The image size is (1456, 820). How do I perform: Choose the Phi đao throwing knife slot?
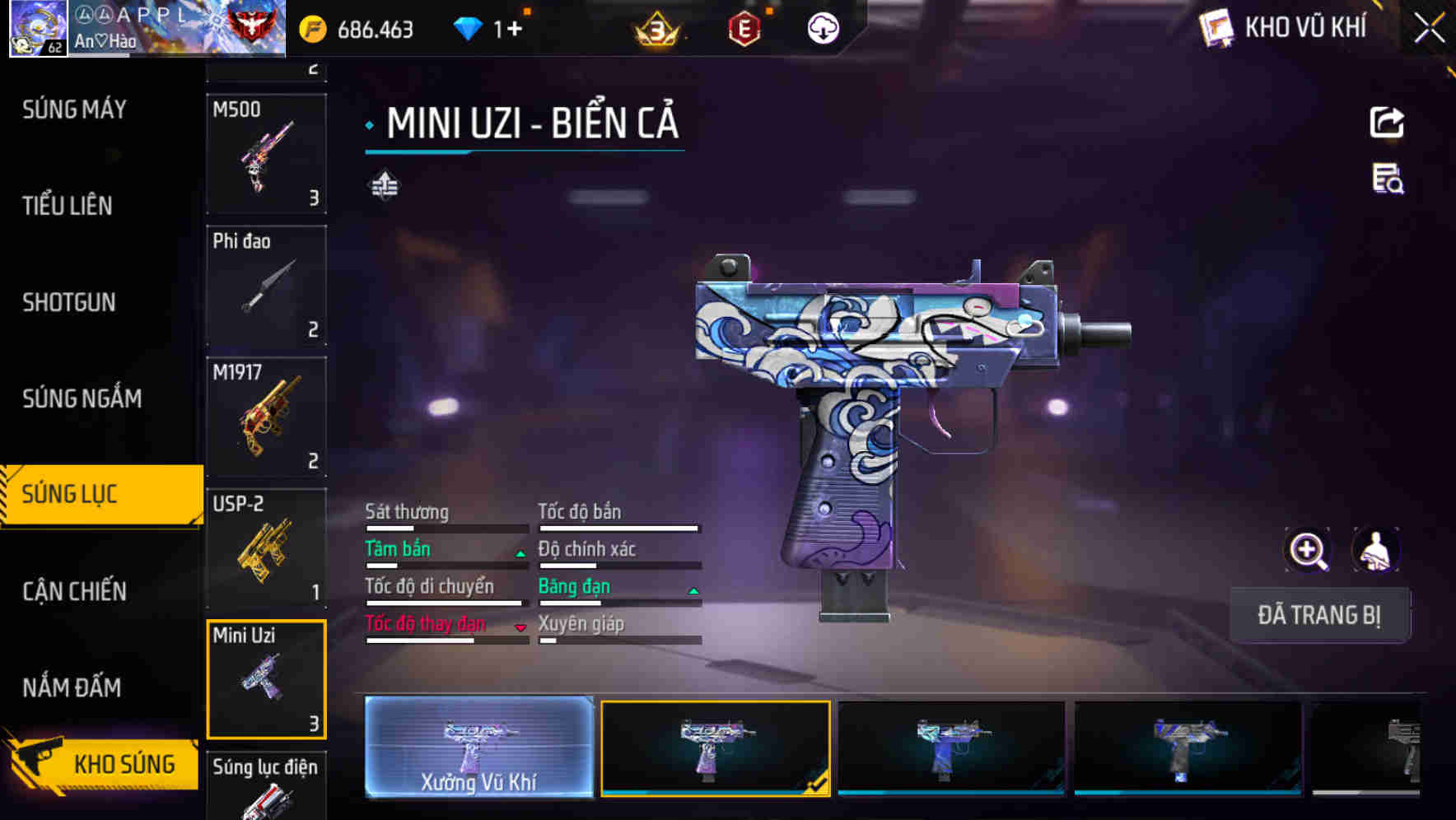pos(266,285)
